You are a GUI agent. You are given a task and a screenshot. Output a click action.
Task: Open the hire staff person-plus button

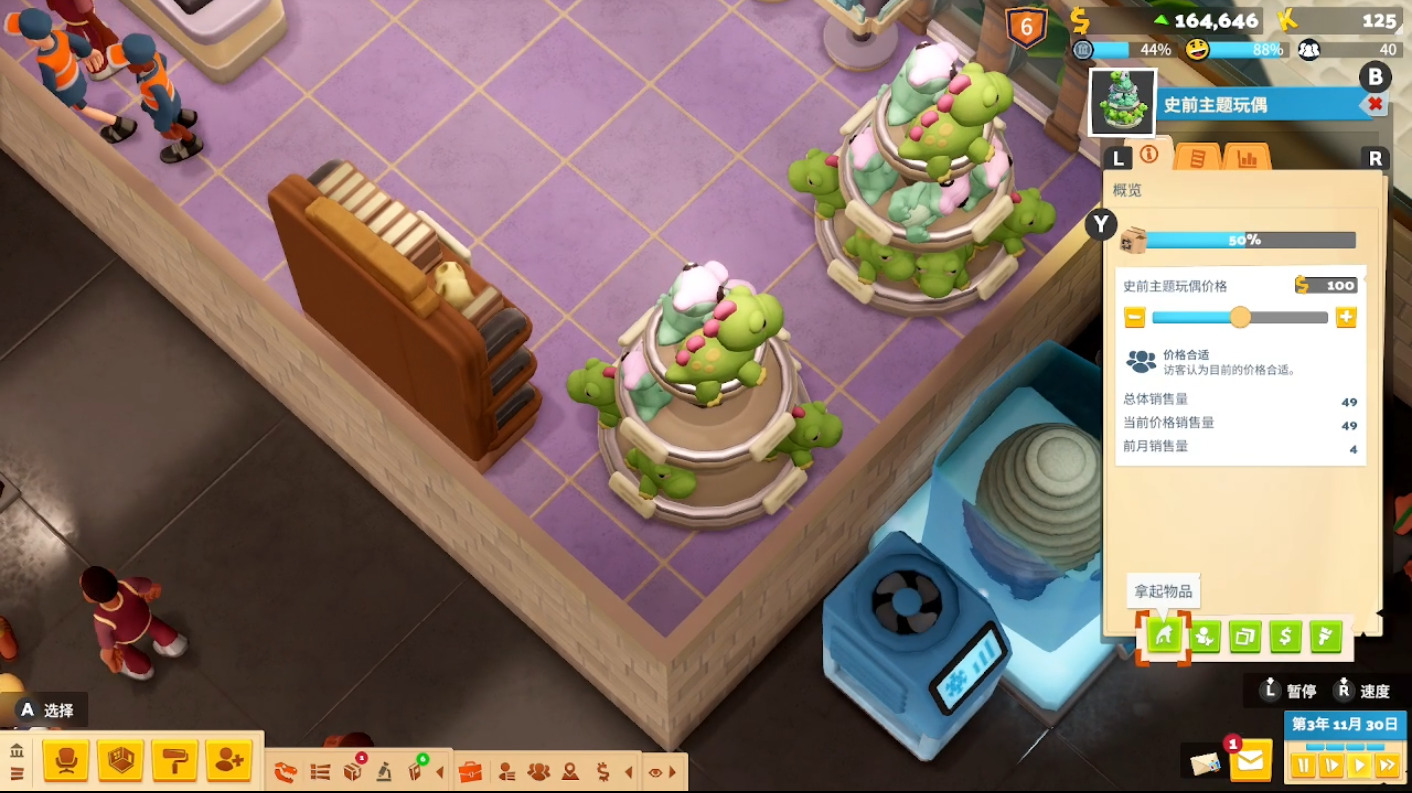pos(229,762)
